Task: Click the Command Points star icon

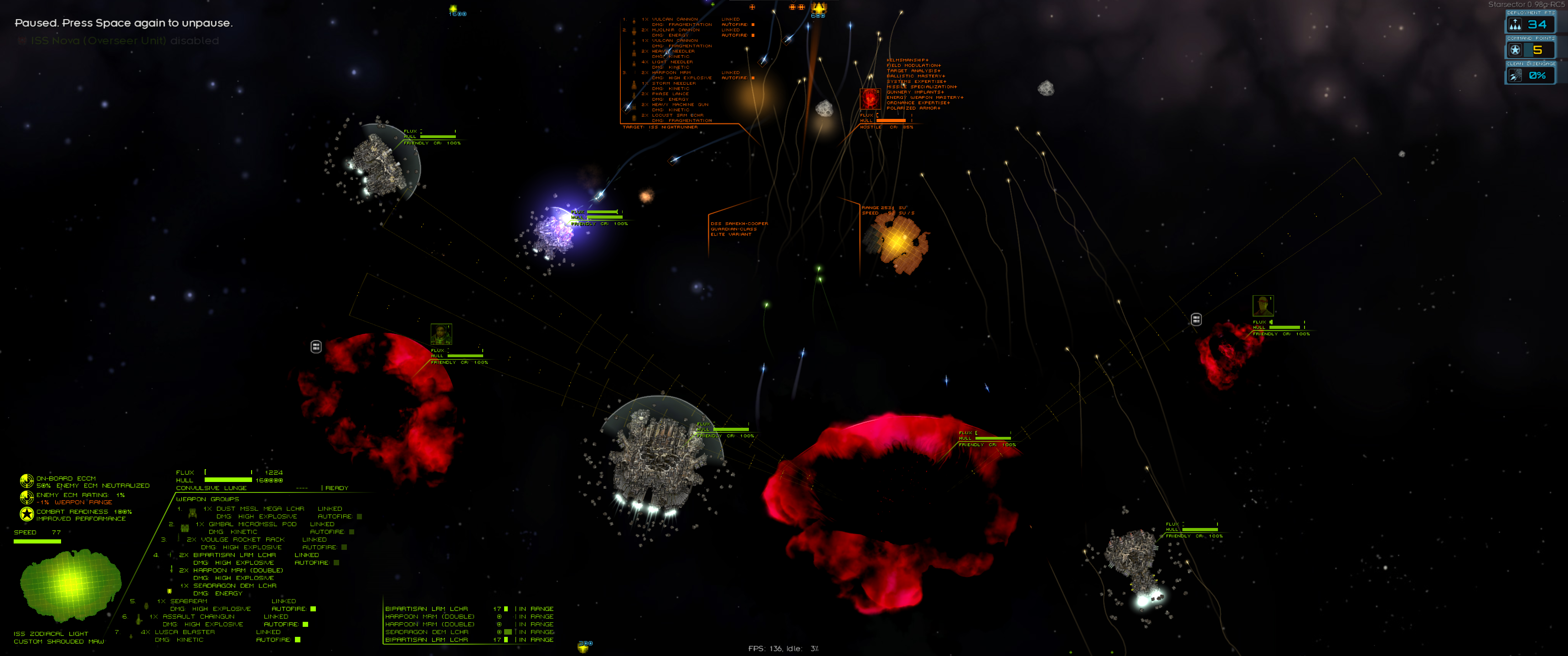Action: pyautogui.click(x=1515, y=50)
